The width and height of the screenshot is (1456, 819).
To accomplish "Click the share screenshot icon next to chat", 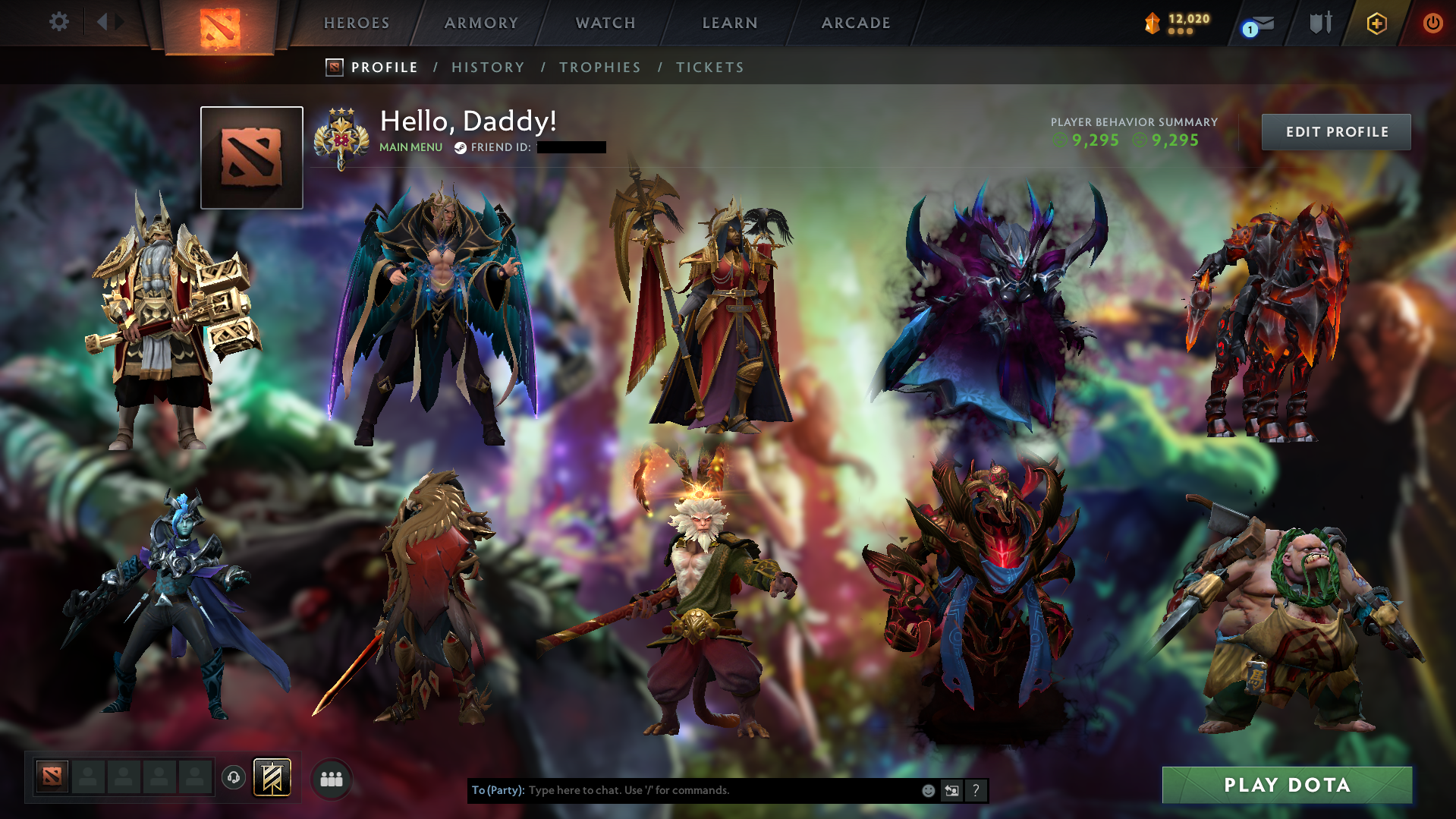I will (x=952, y=790).
